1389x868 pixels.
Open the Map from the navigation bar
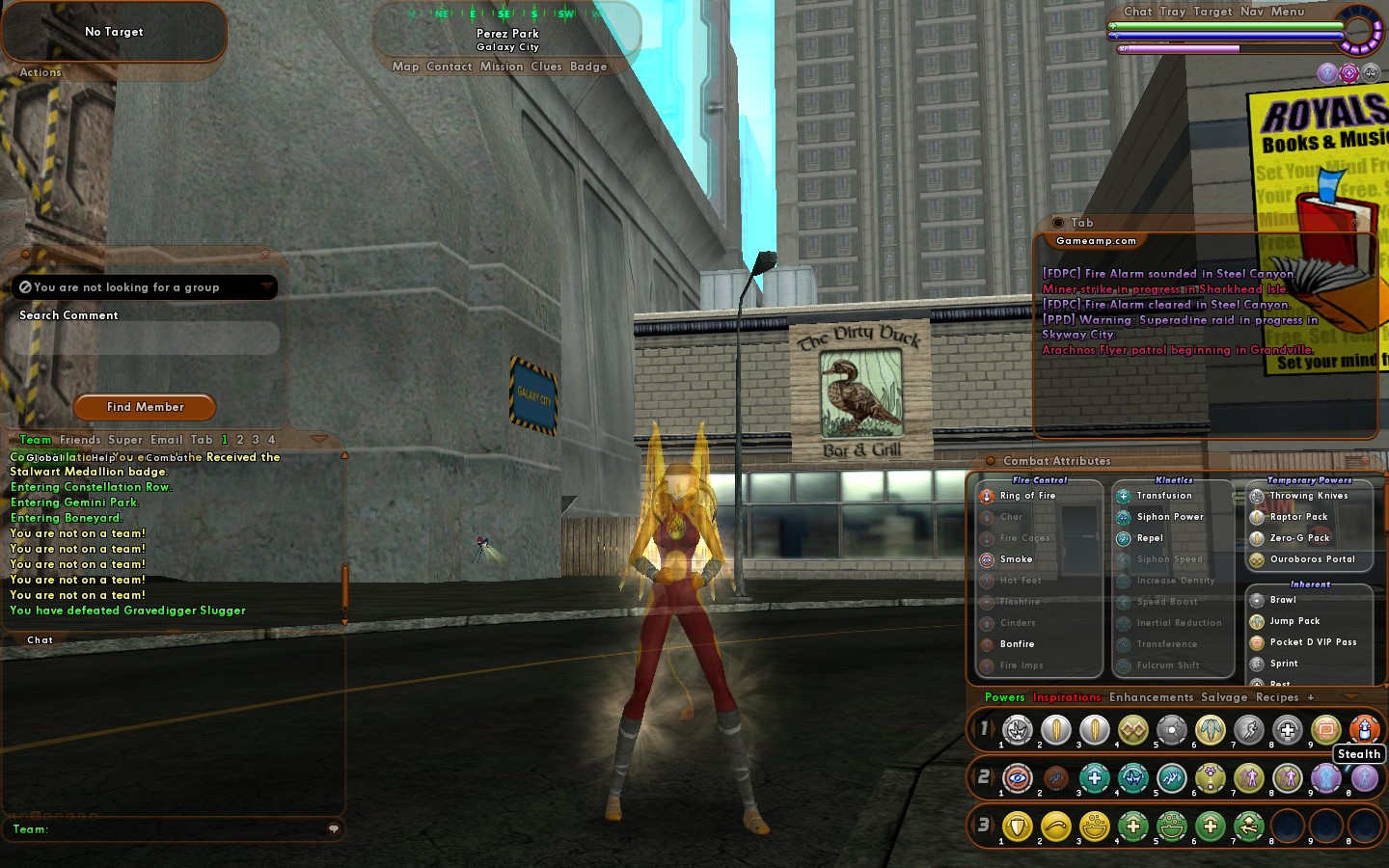coord(405,67)
